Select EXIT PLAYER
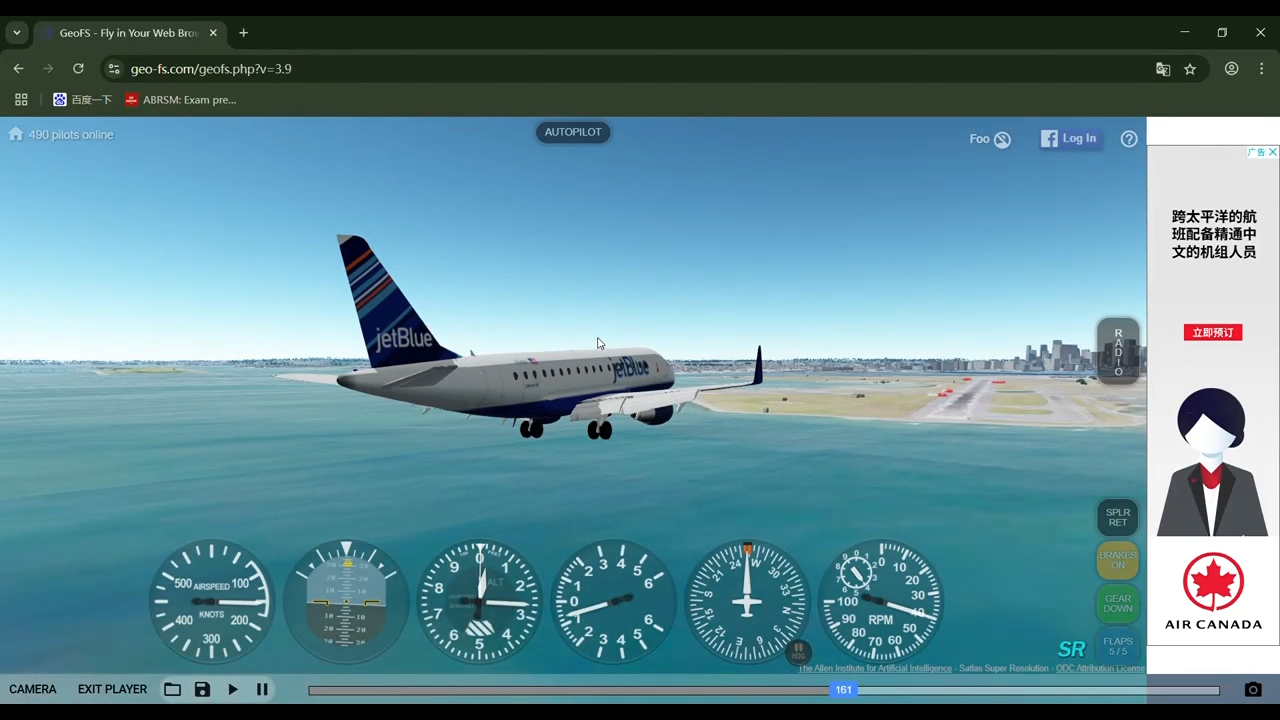1280x720 pixels. (112, 689)
